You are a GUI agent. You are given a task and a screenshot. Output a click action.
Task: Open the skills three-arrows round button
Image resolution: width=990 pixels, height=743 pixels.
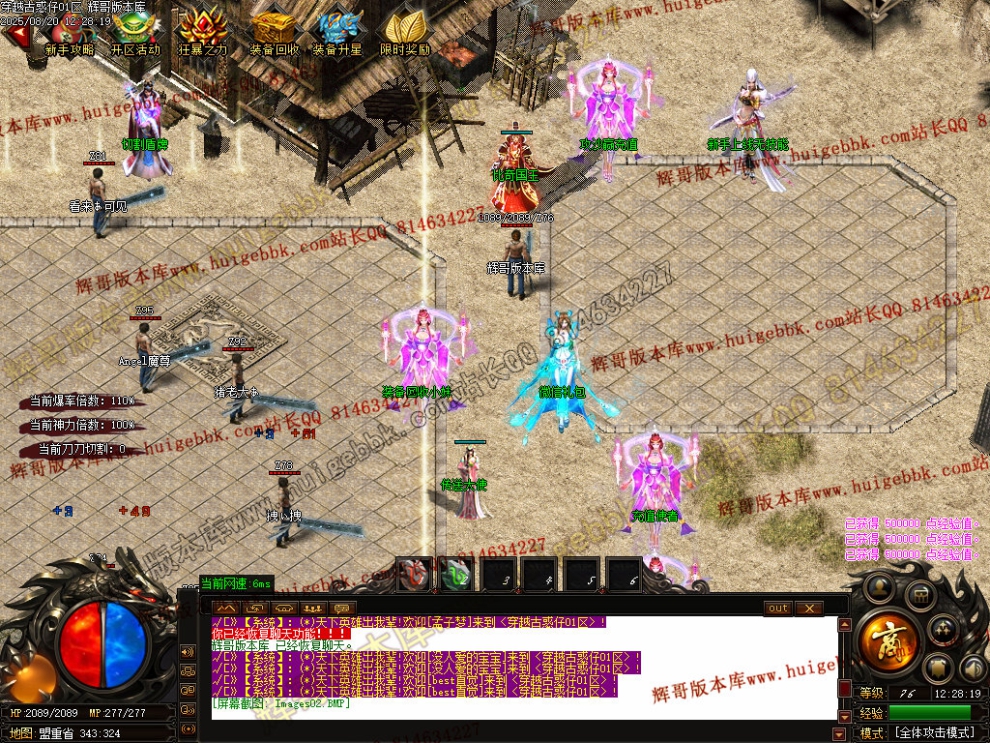coord(944,630)
